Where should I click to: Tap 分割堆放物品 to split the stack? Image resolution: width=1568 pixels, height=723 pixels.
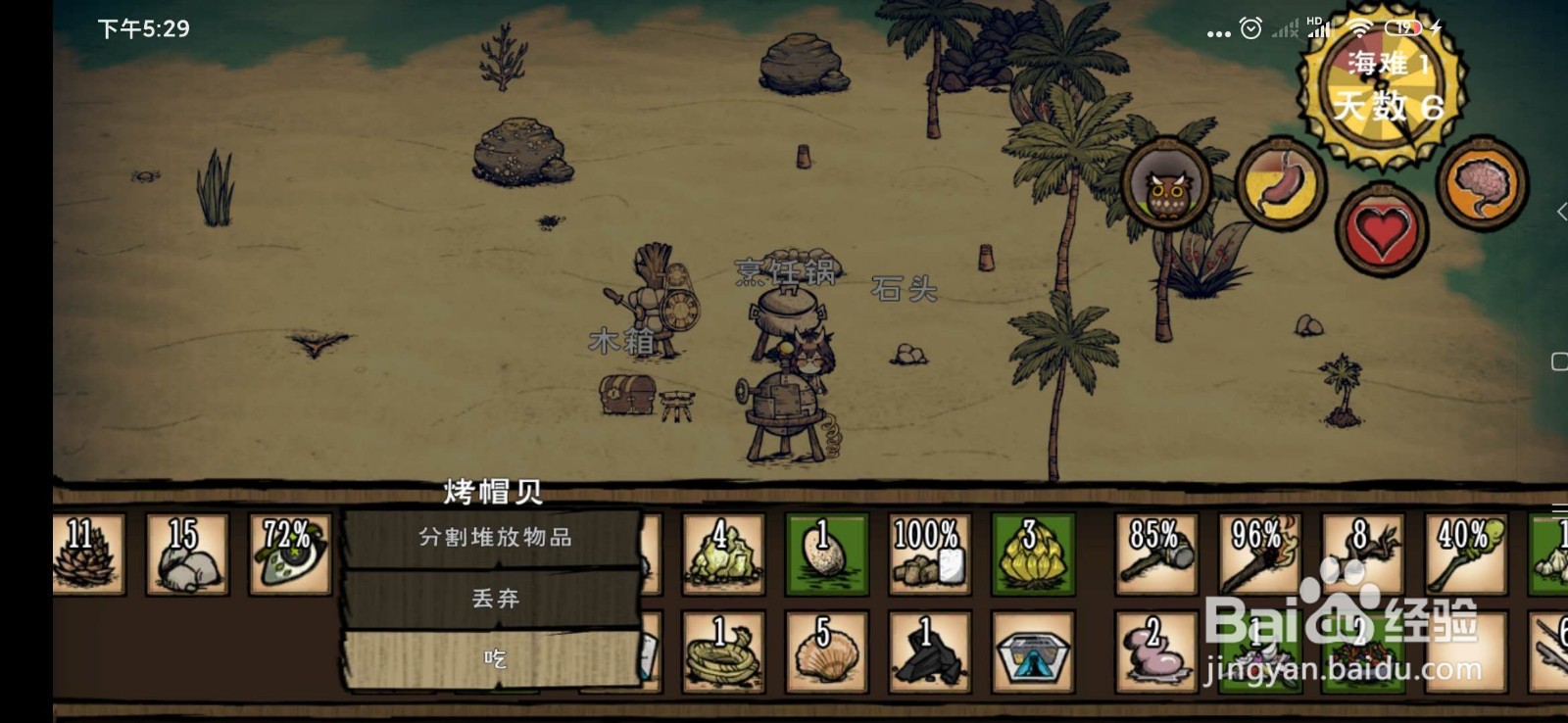(x=497, y=537)
